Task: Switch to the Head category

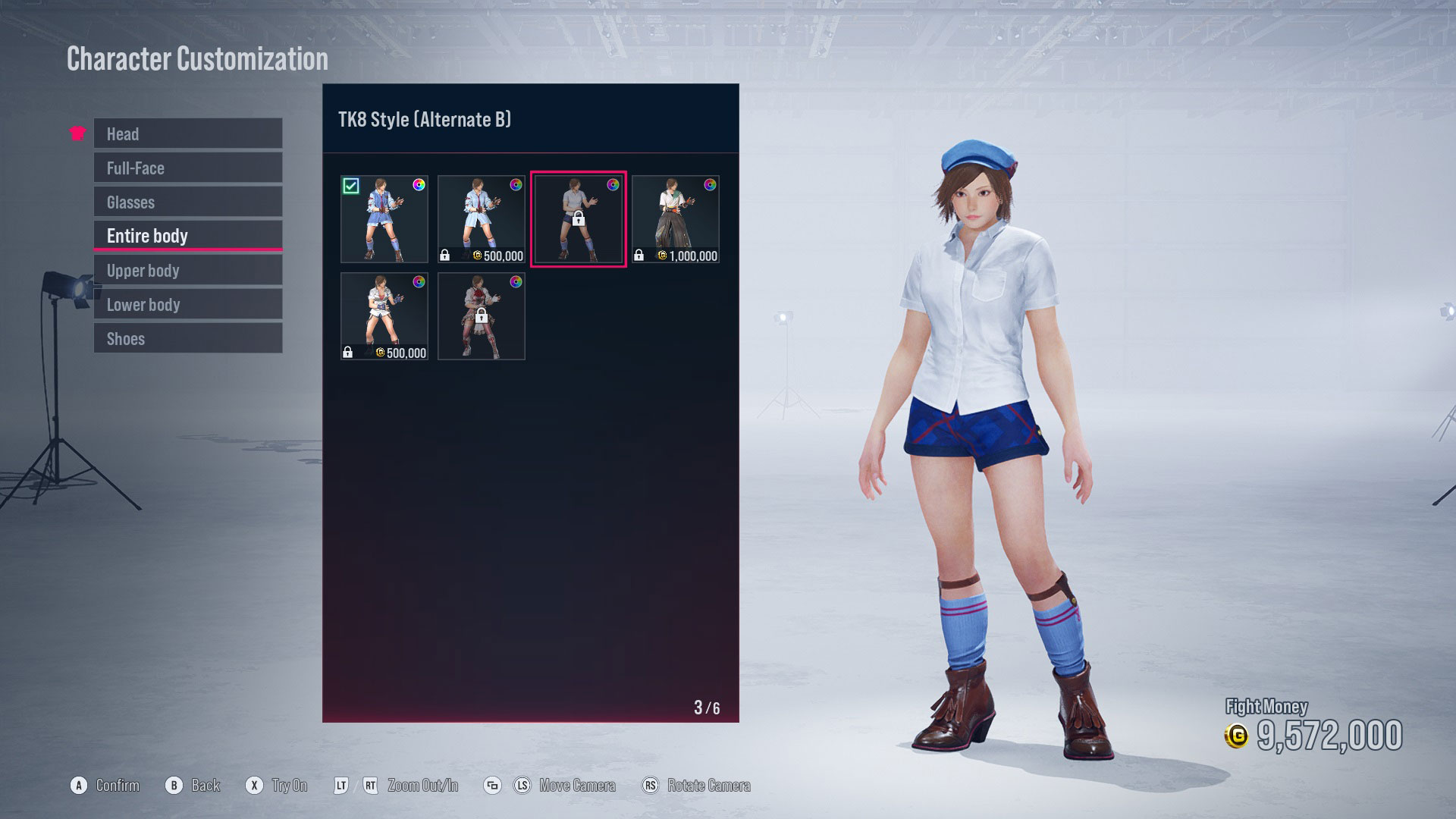Action: click(187, 133)
